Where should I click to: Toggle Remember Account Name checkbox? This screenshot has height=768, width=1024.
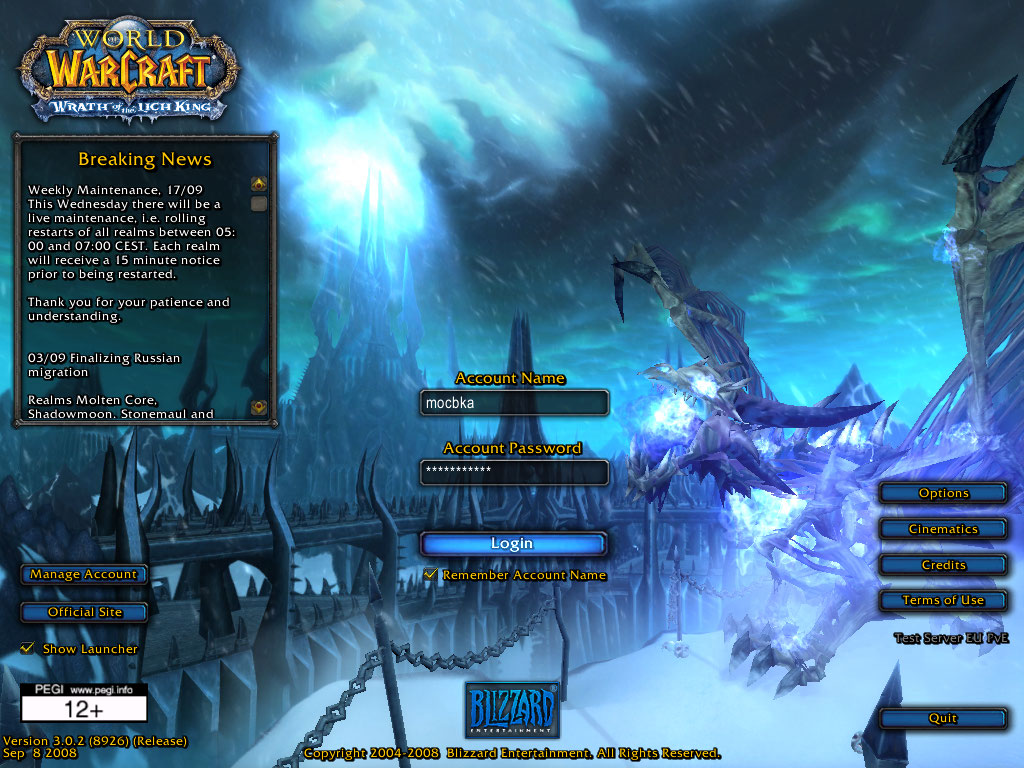431,575
